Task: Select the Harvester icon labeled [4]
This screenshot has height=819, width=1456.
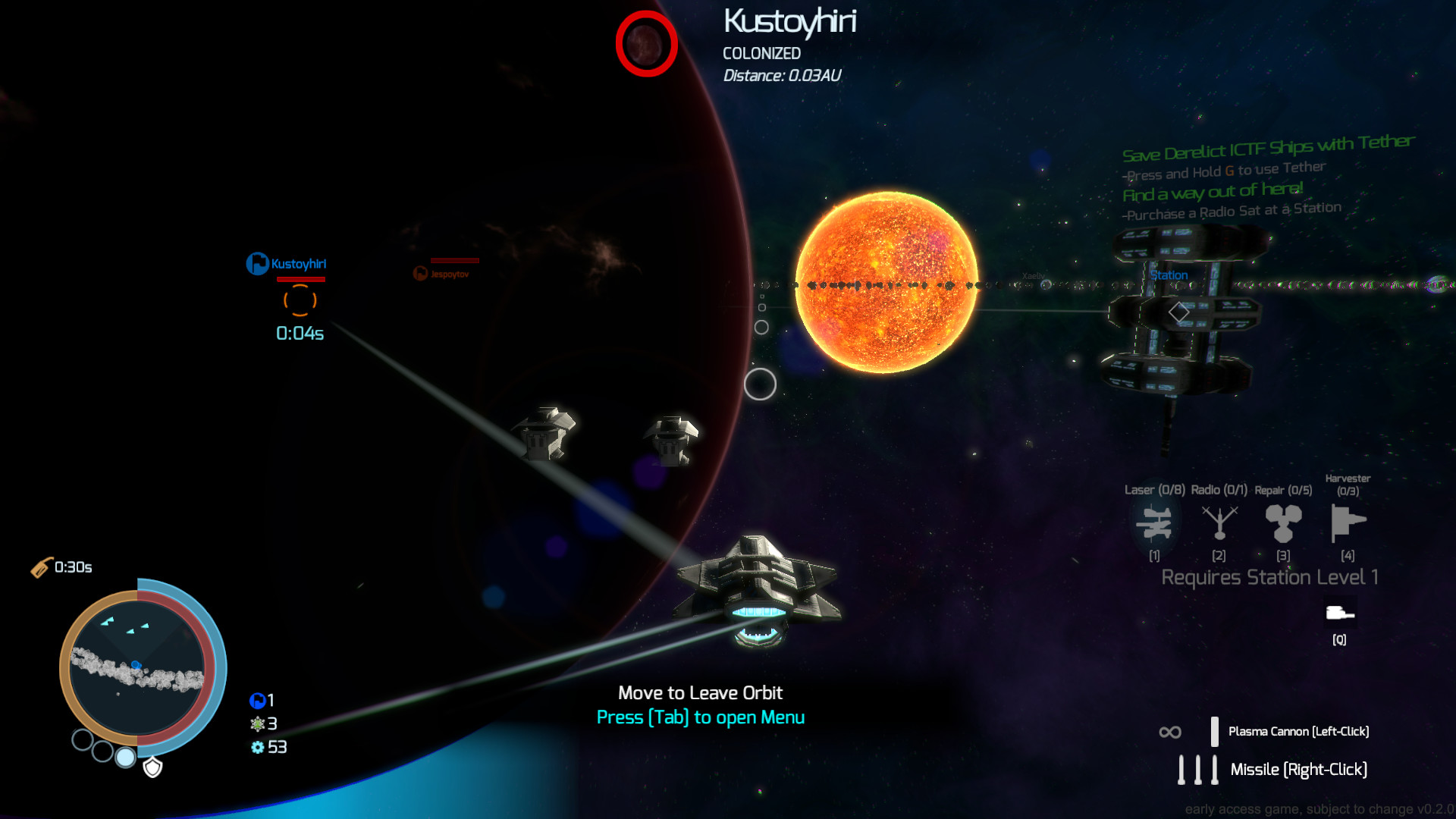Action: [x=1348, y=523]
